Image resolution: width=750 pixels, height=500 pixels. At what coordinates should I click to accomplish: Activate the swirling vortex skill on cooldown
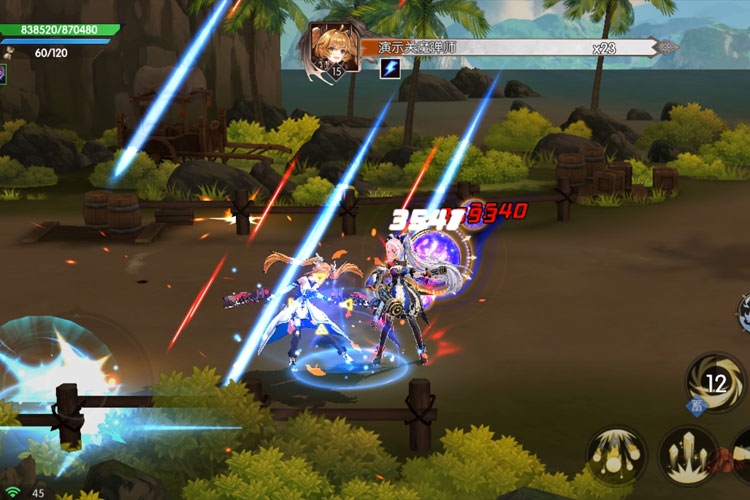click(716, 382)
